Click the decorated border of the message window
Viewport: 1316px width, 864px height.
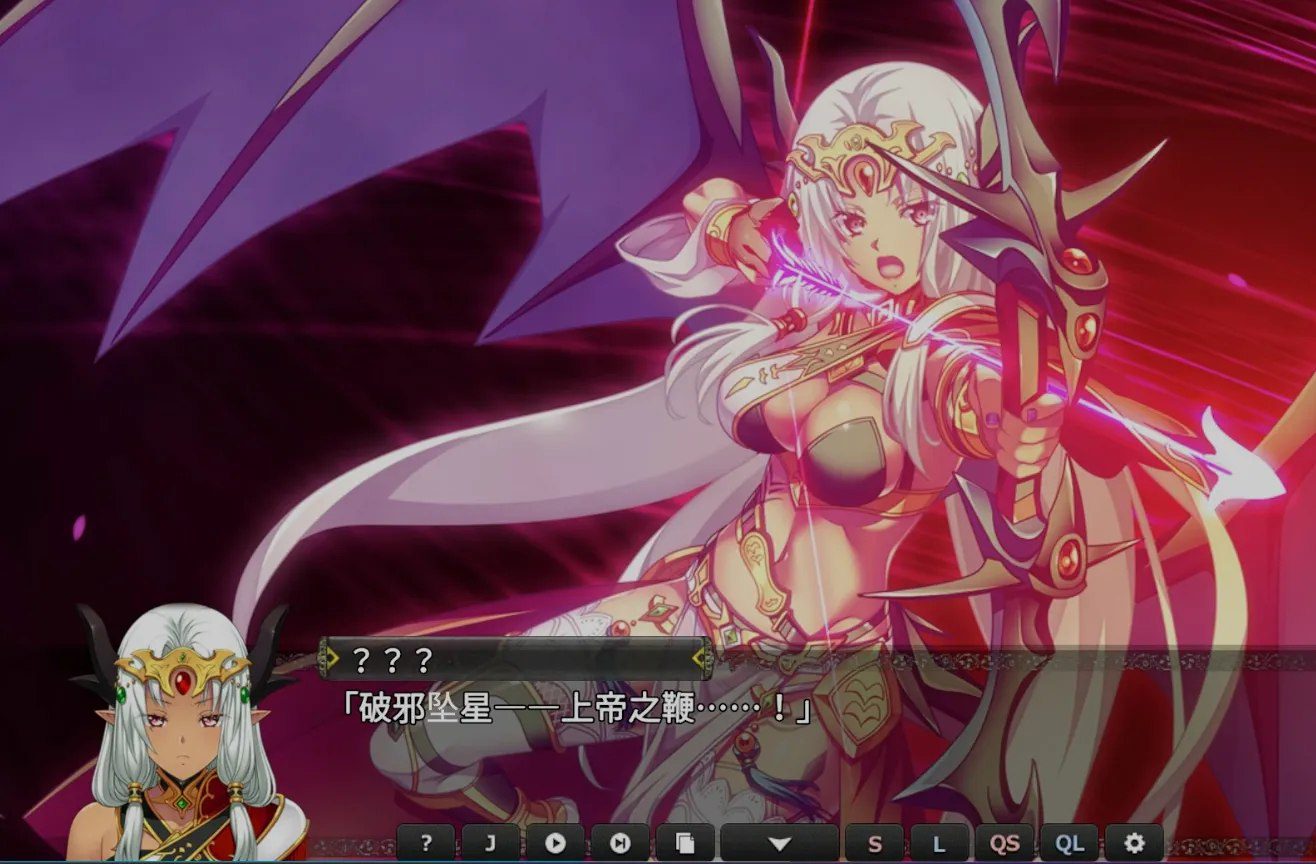click(1000, 660)
